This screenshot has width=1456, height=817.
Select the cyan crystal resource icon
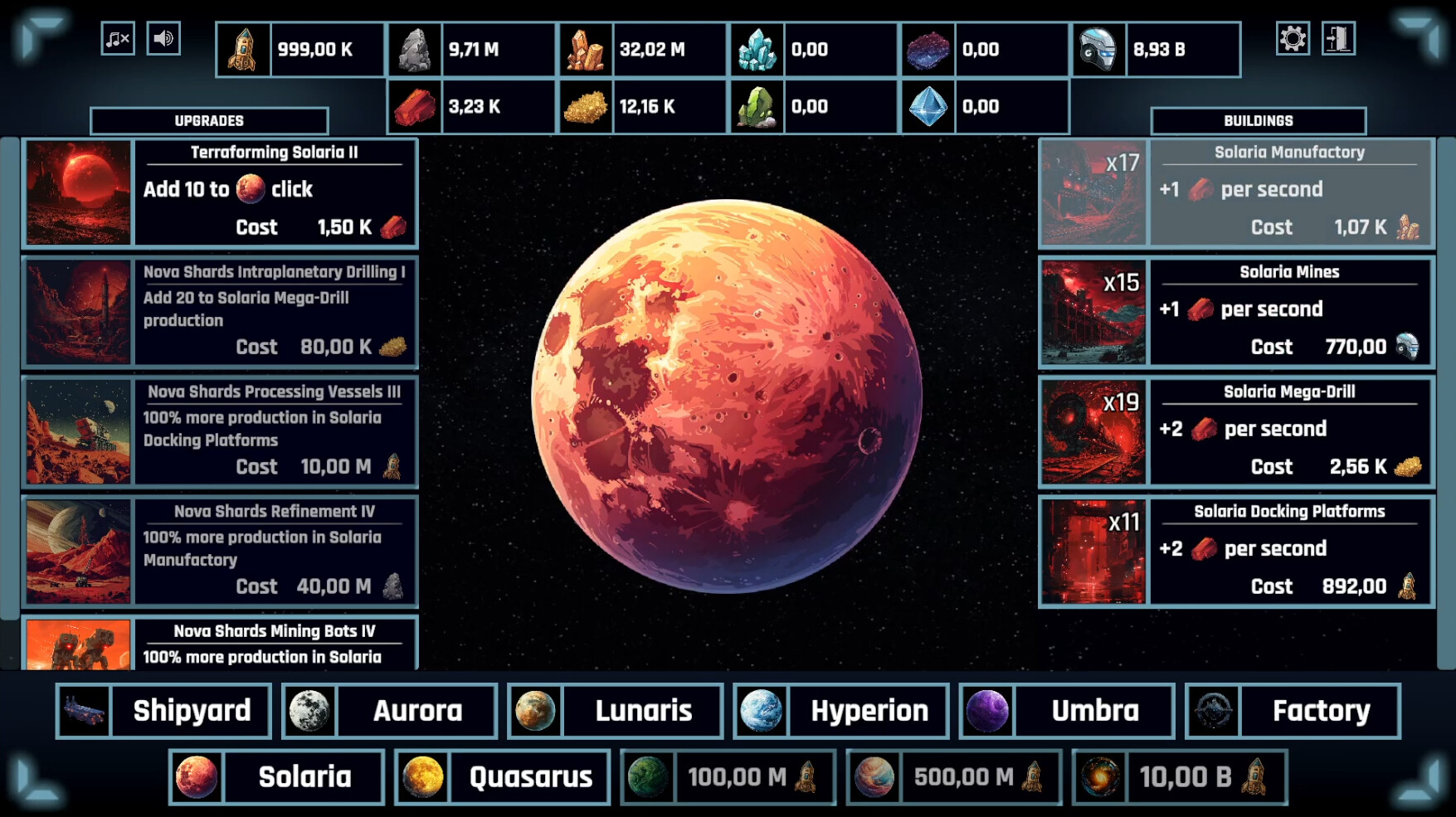[x=757, y=50]
